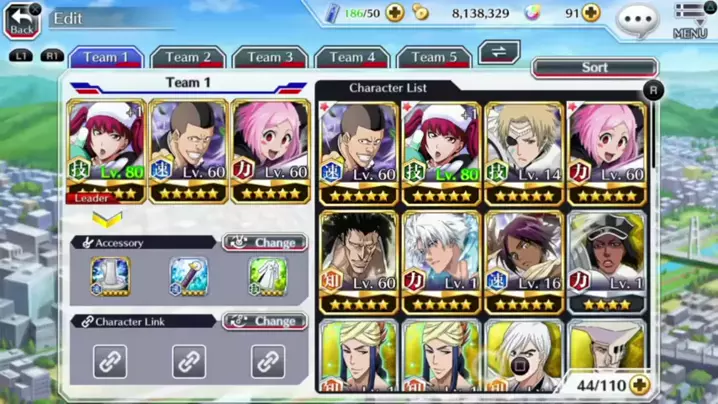Select the magic wand accessory slot
This screenshot has height=404, width=718.
tap(189, 278)
